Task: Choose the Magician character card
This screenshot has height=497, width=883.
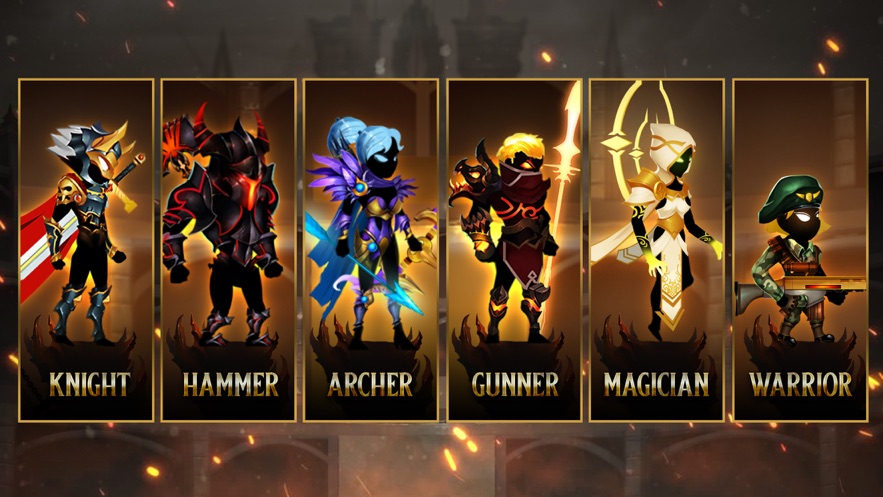Action: click(x=656, y=250)
